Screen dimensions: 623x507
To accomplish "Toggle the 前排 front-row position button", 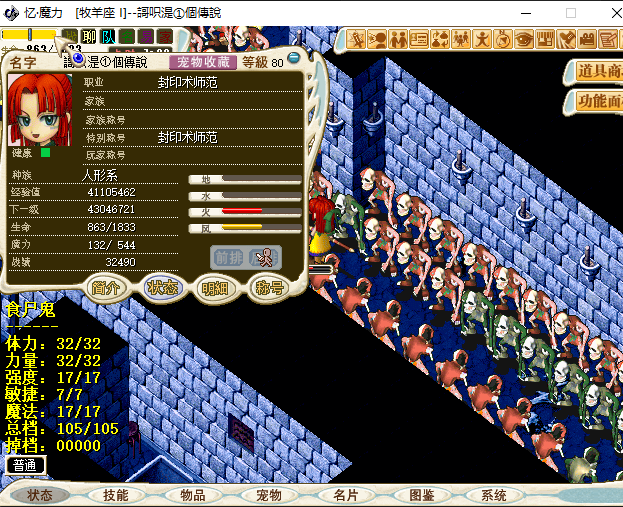I will pyautogui.click(x=227, y=257).
